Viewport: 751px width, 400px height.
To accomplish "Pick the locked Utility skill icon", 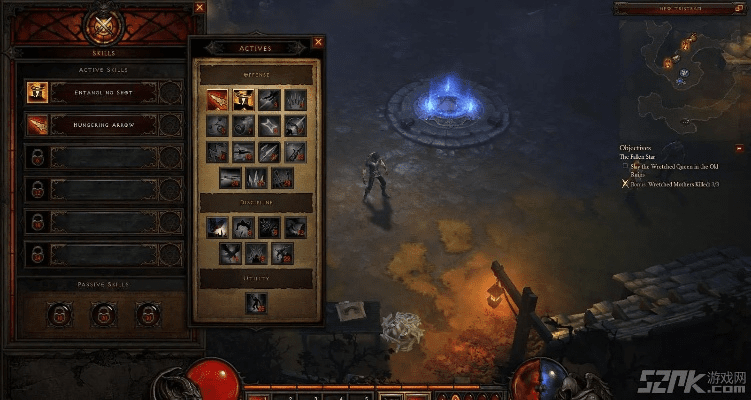I will pos(256,302).
